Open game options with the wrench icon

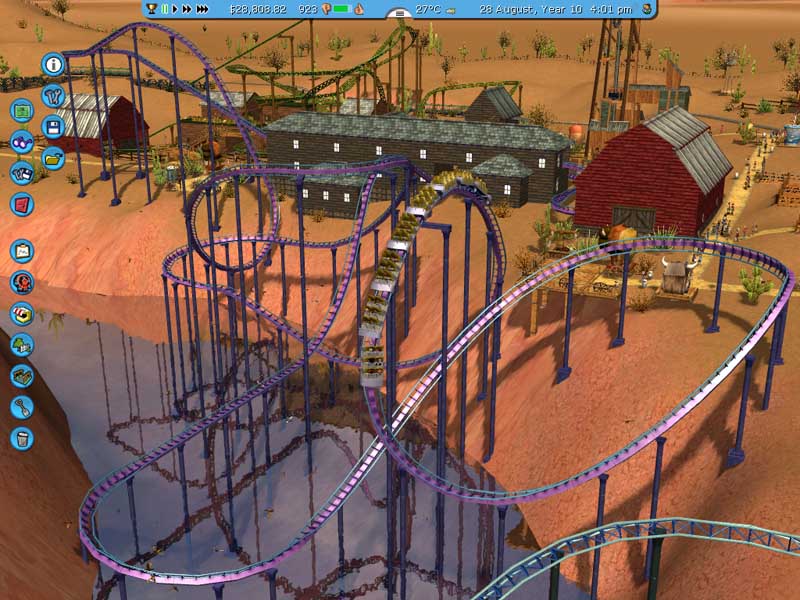(52, 96)
